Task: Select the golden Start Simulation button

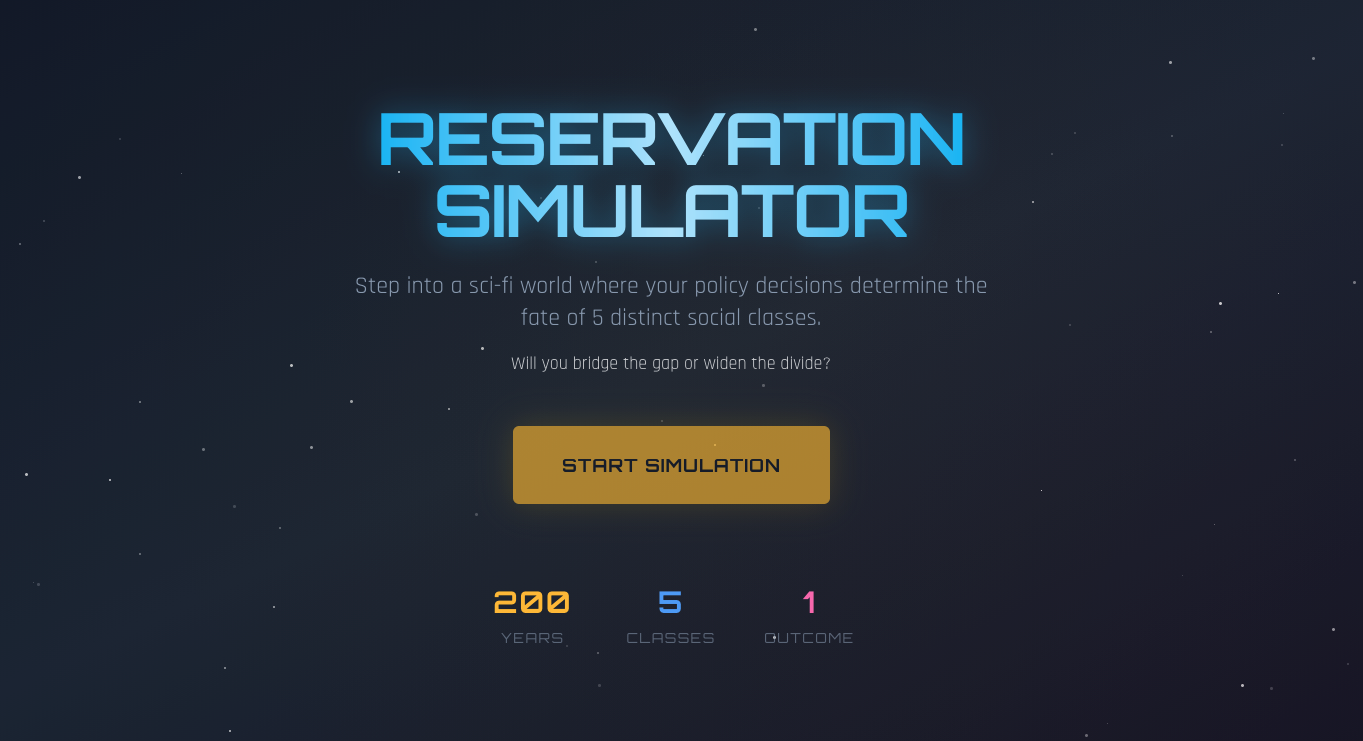Action: tap(670, 465)
